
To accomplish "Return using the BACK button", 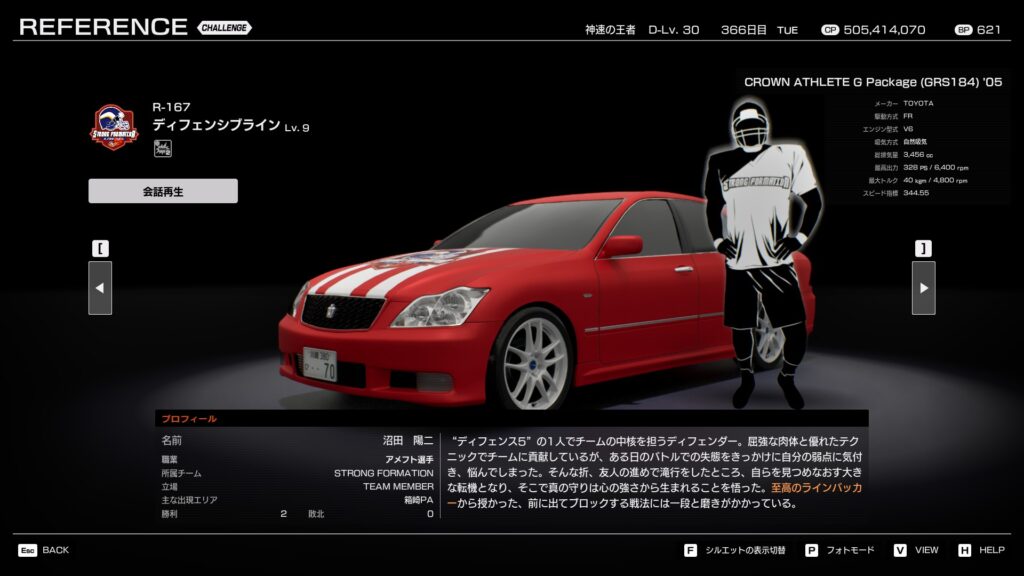I will 43,550.
